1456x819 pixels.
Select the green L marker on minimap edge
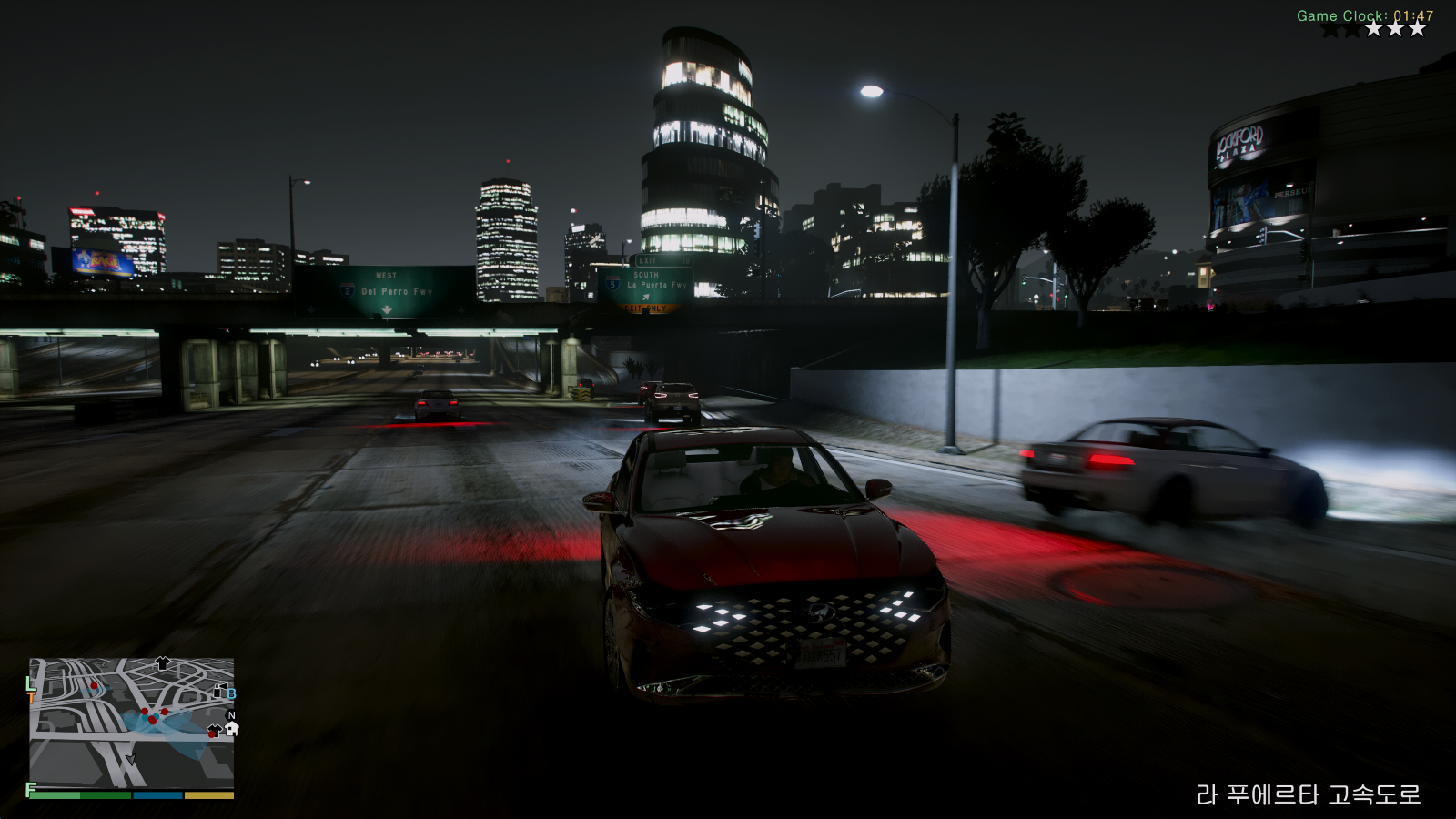pos(30,682)
